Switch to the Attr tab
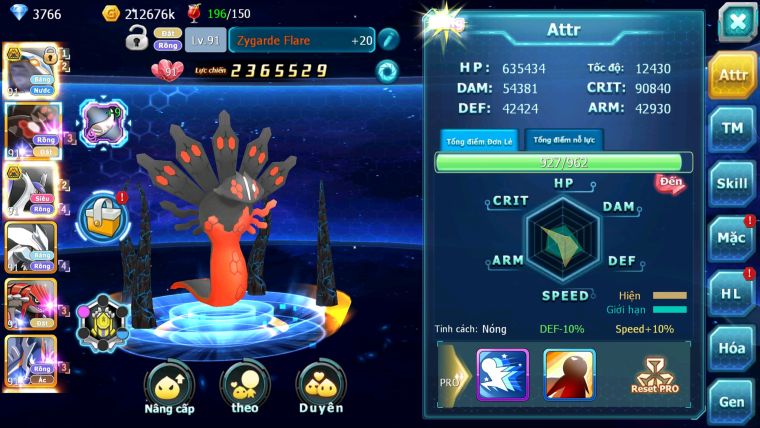The width and height of the screenshot is (760, 428). pos(733,75)
